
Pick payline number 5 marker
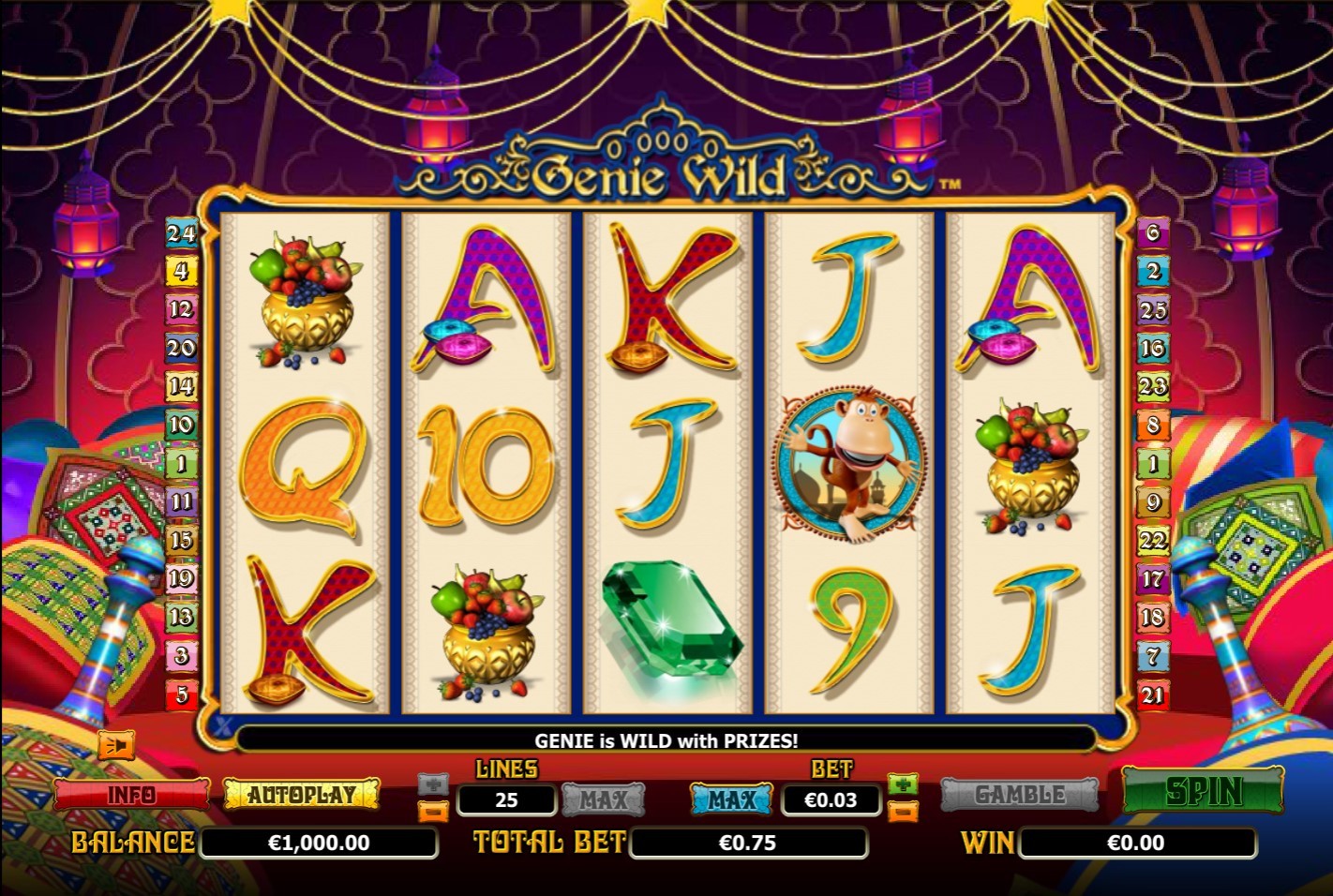point(181,694)
